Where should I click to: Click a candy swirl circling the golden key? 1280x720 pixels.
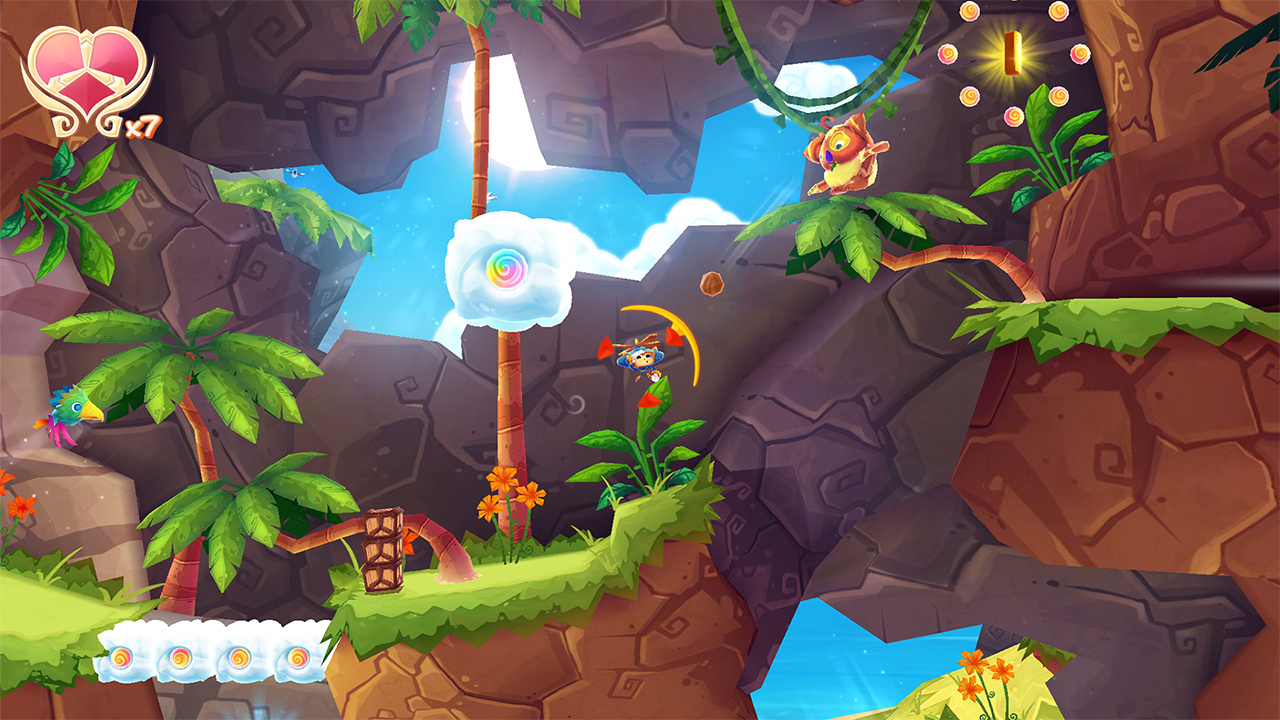[x=950, y=55]
